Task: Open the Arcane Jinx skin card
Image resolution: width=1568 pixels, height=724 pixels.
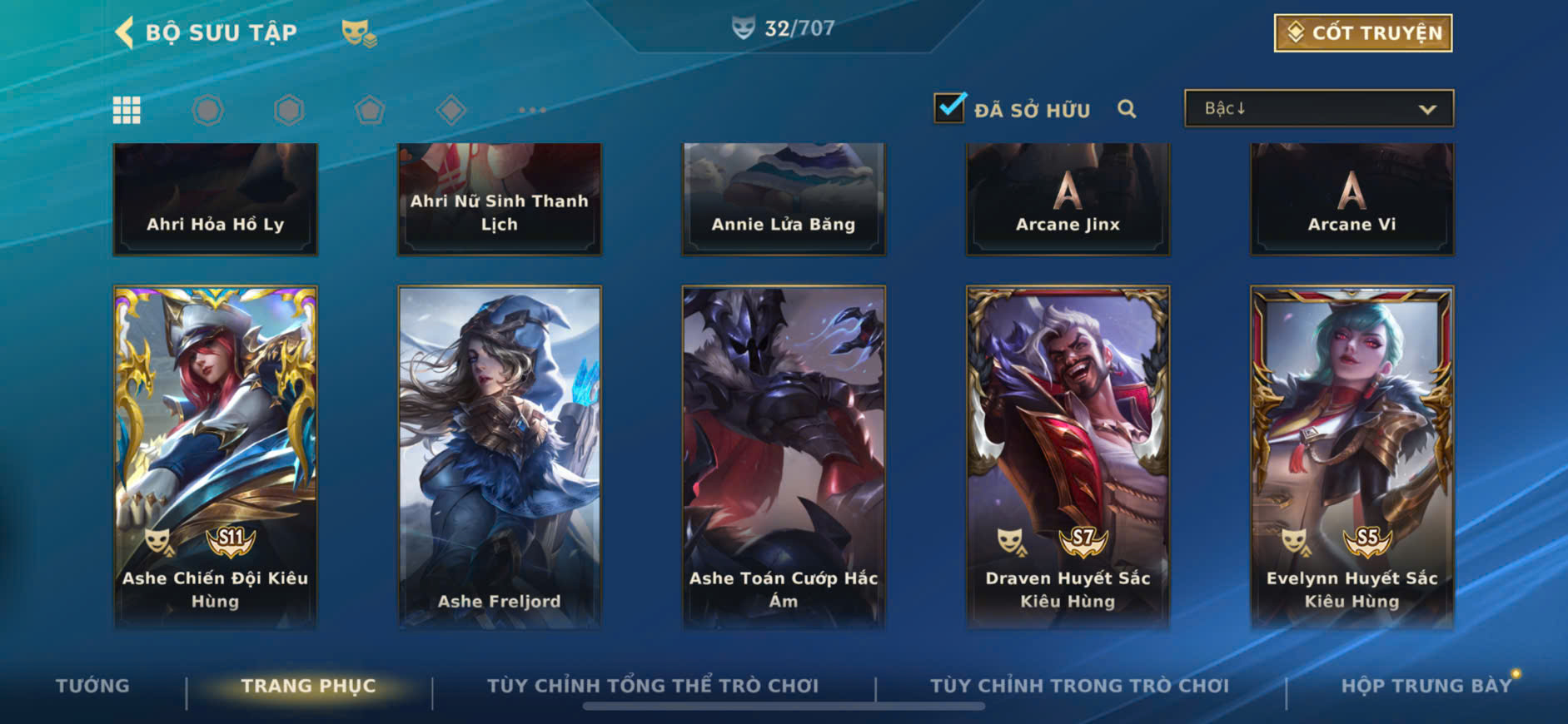Action: [x=1068, y=198]
